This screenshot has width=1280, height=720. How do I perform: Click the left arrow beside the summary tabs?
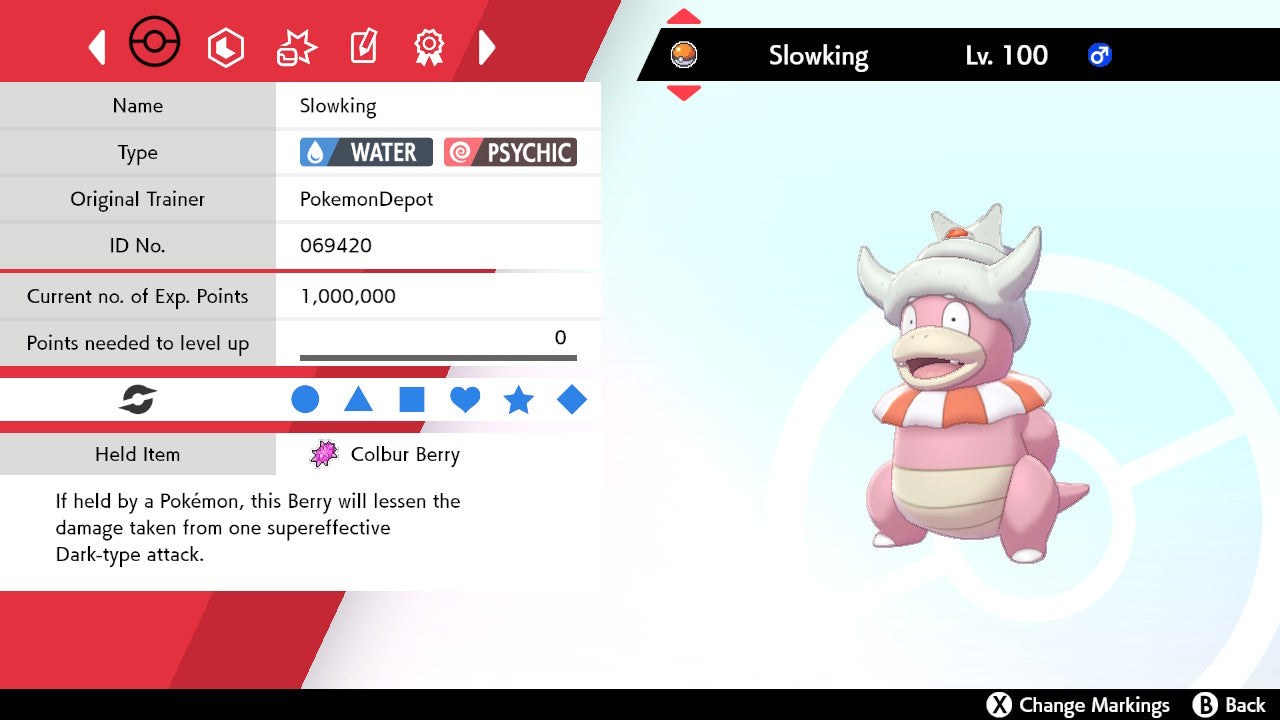pos(97,47)
